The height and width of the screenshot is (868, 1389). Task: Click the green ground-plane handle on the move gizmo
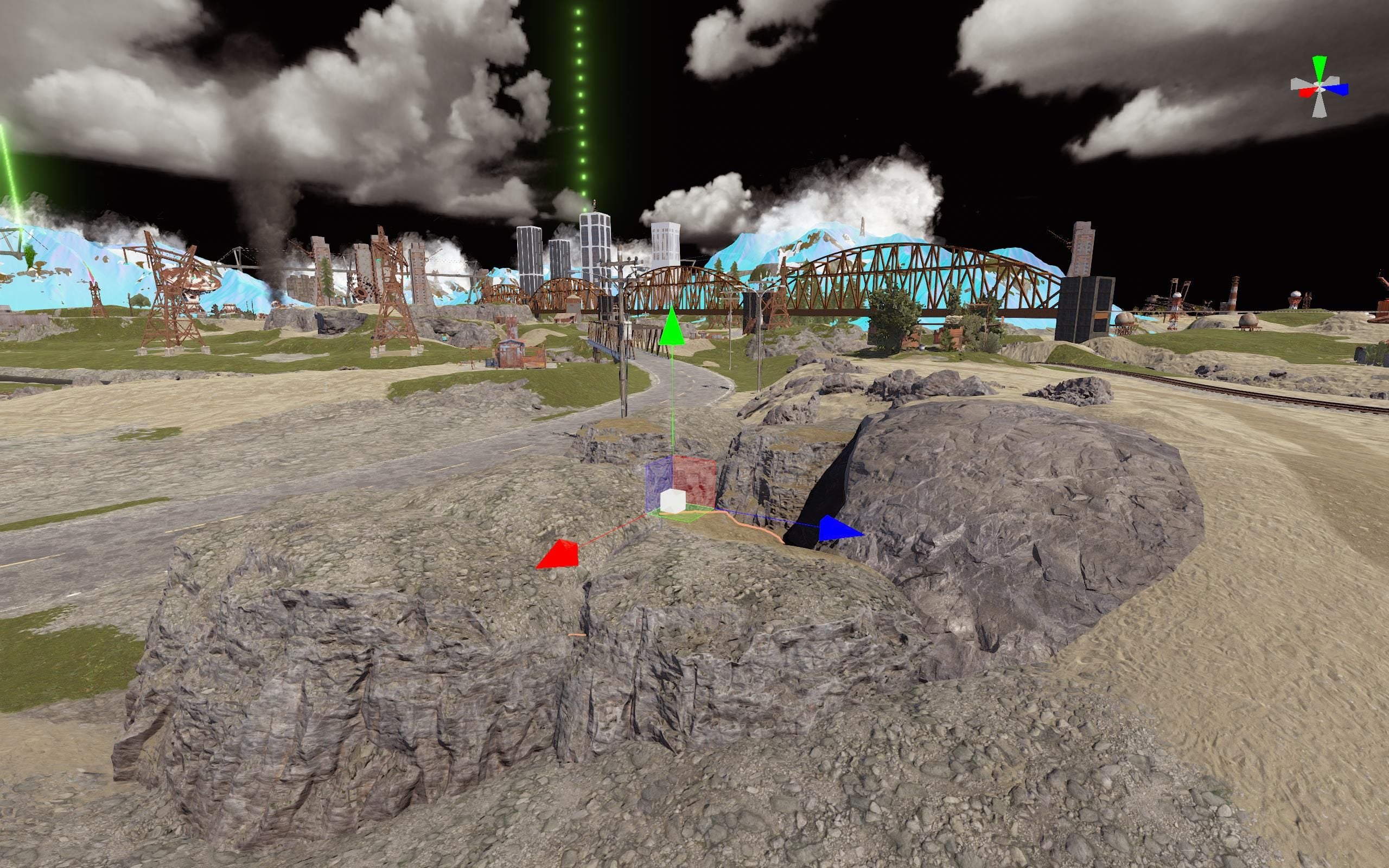[686, 514]
